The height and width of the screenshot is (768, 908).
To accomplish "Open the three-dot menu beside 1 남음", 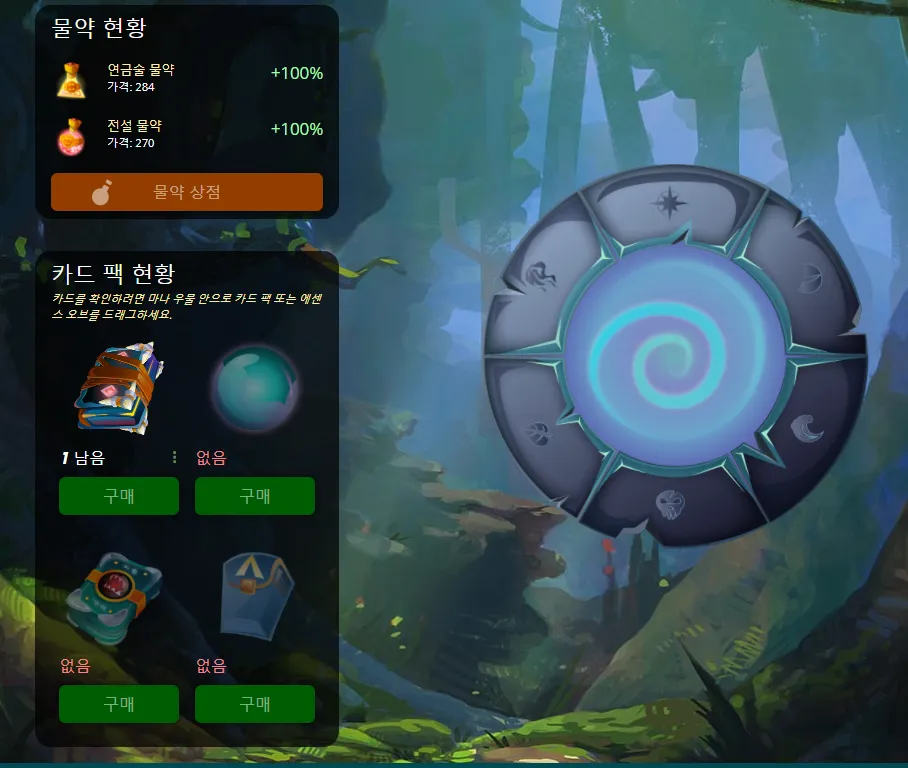I will [x=175, y=458].
